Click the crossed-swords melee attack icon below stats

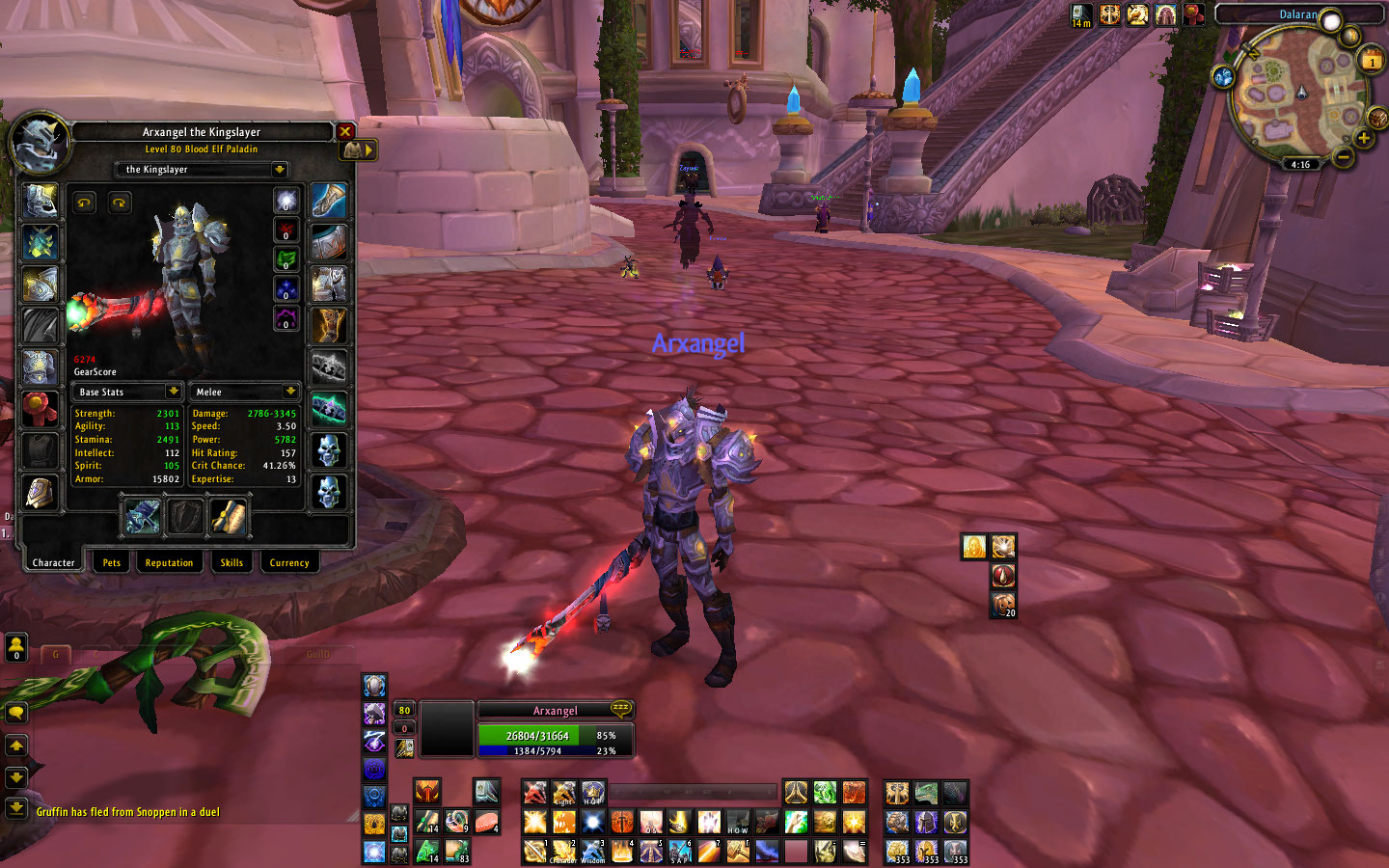[143, 517]
